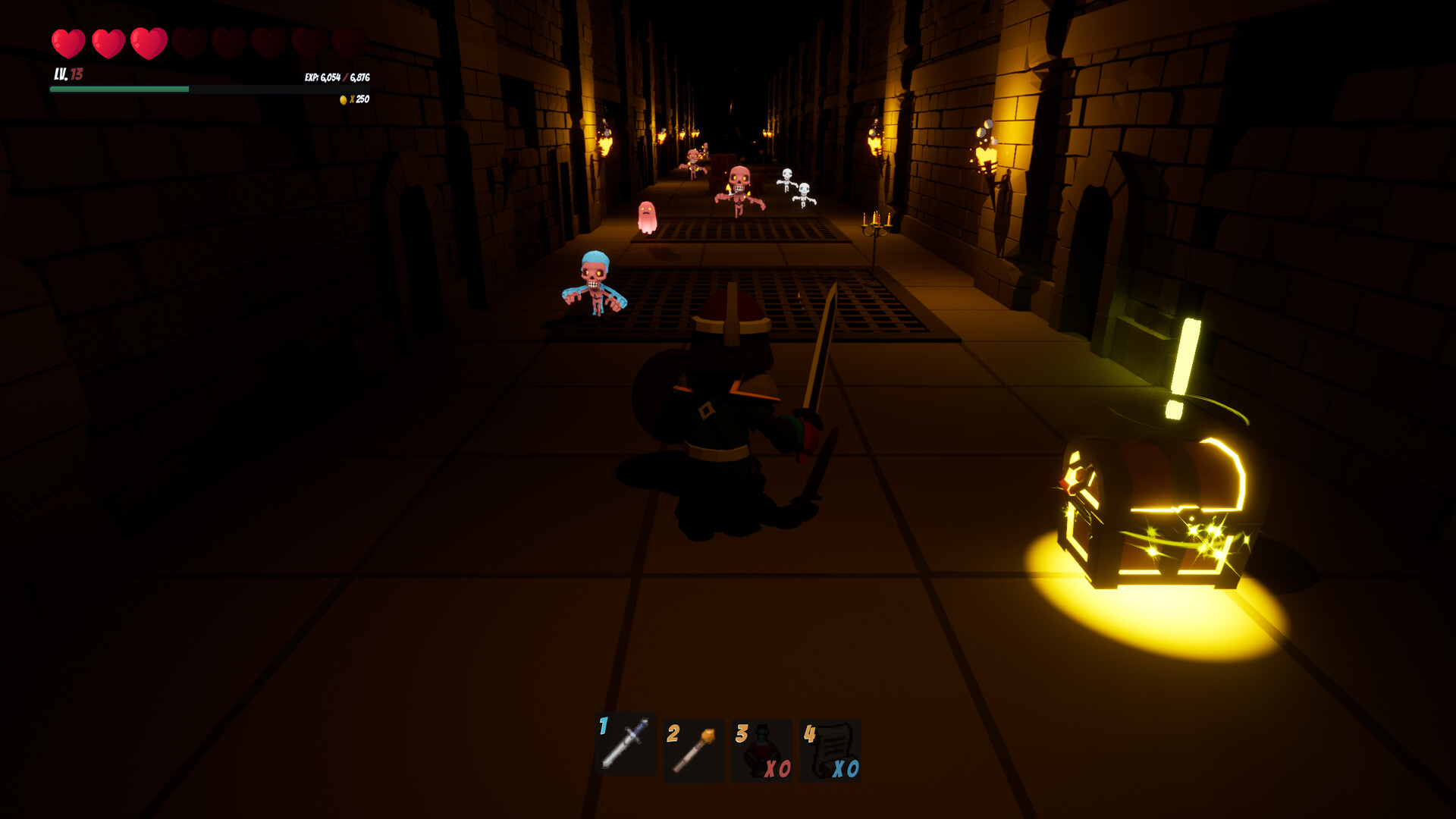Click the last empty heart on the health bar

(x=347, y=42)
